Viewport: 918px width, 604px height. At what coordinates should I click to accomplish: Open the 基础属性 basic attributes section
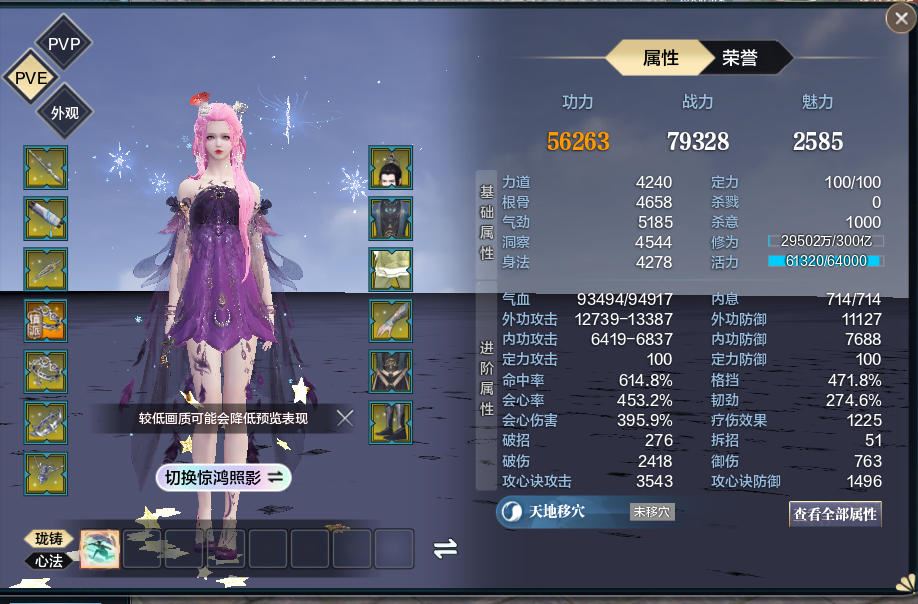(487, 222)
